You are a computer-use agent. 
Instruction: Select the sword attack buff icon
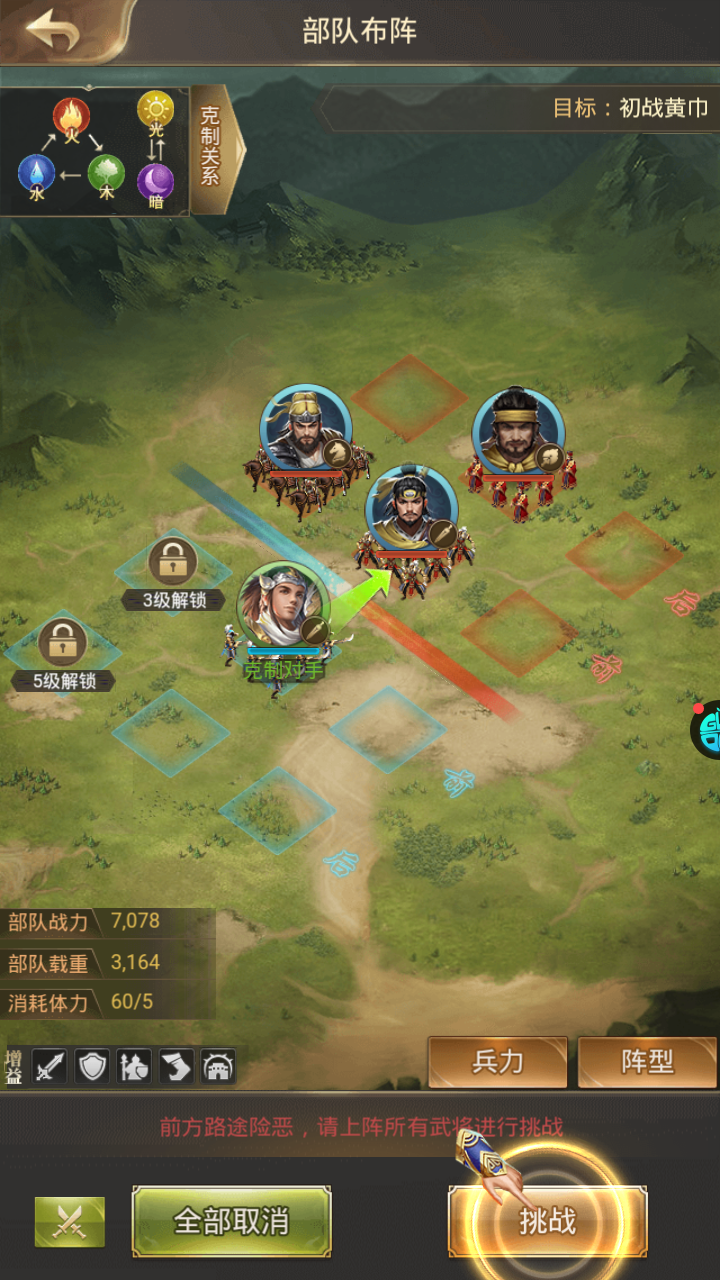point(50,1067)
